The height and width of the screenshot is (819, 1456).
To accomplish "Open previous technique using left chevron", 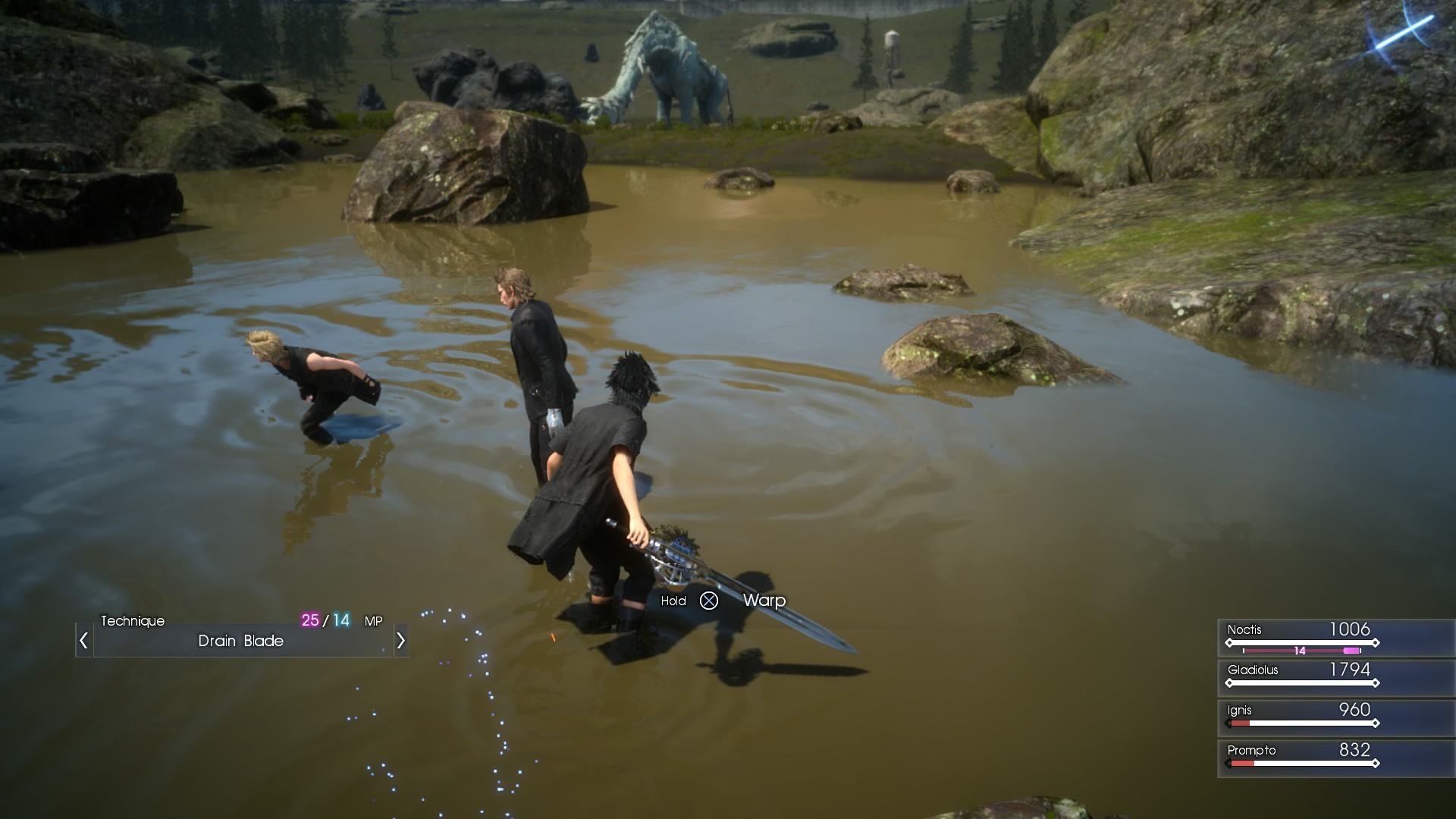I will pos(83,641).
